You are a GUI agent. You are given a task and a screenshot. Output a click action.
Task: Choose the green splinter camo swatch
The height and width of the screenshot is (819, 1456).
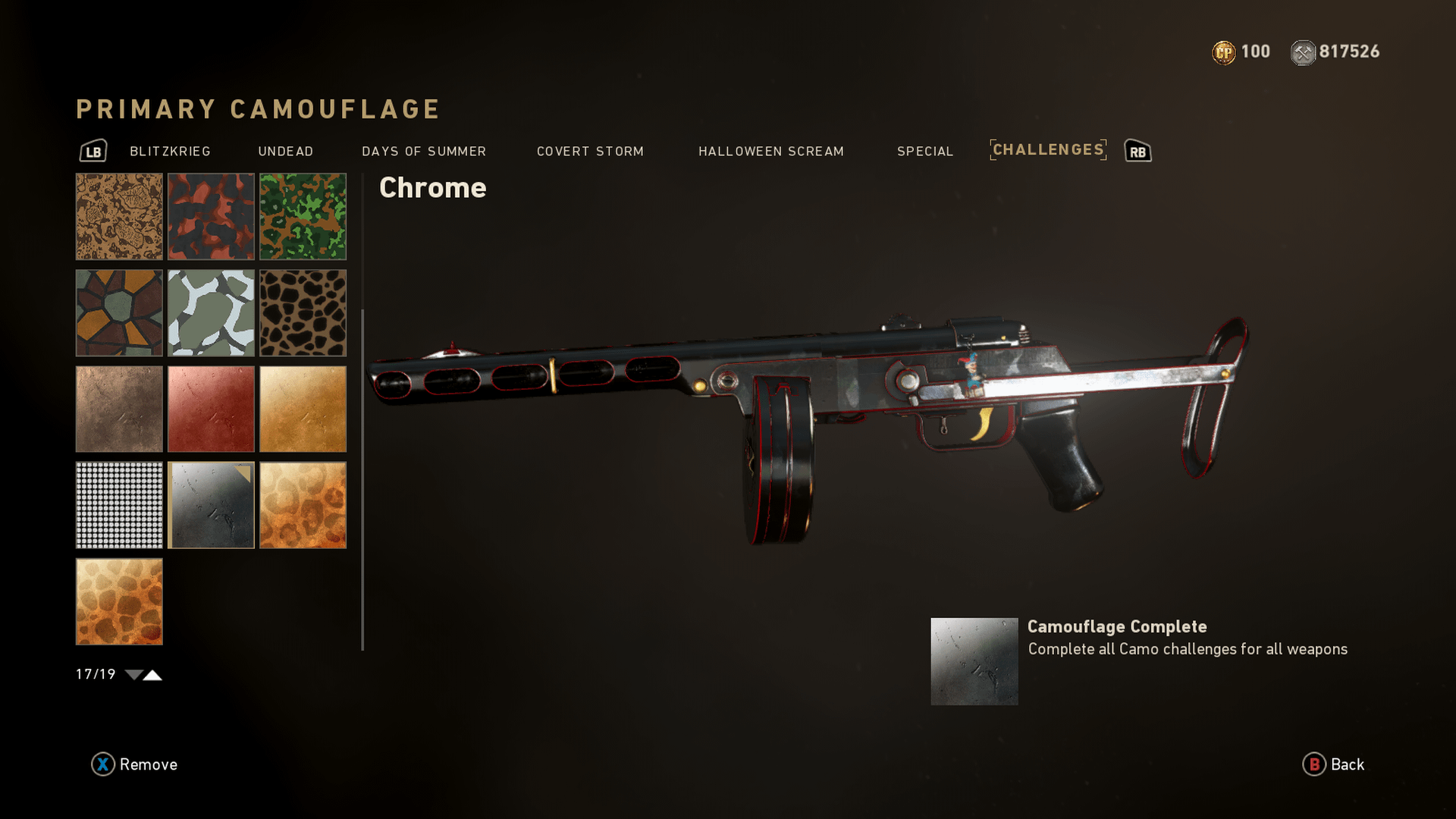(x=303, y=217)
